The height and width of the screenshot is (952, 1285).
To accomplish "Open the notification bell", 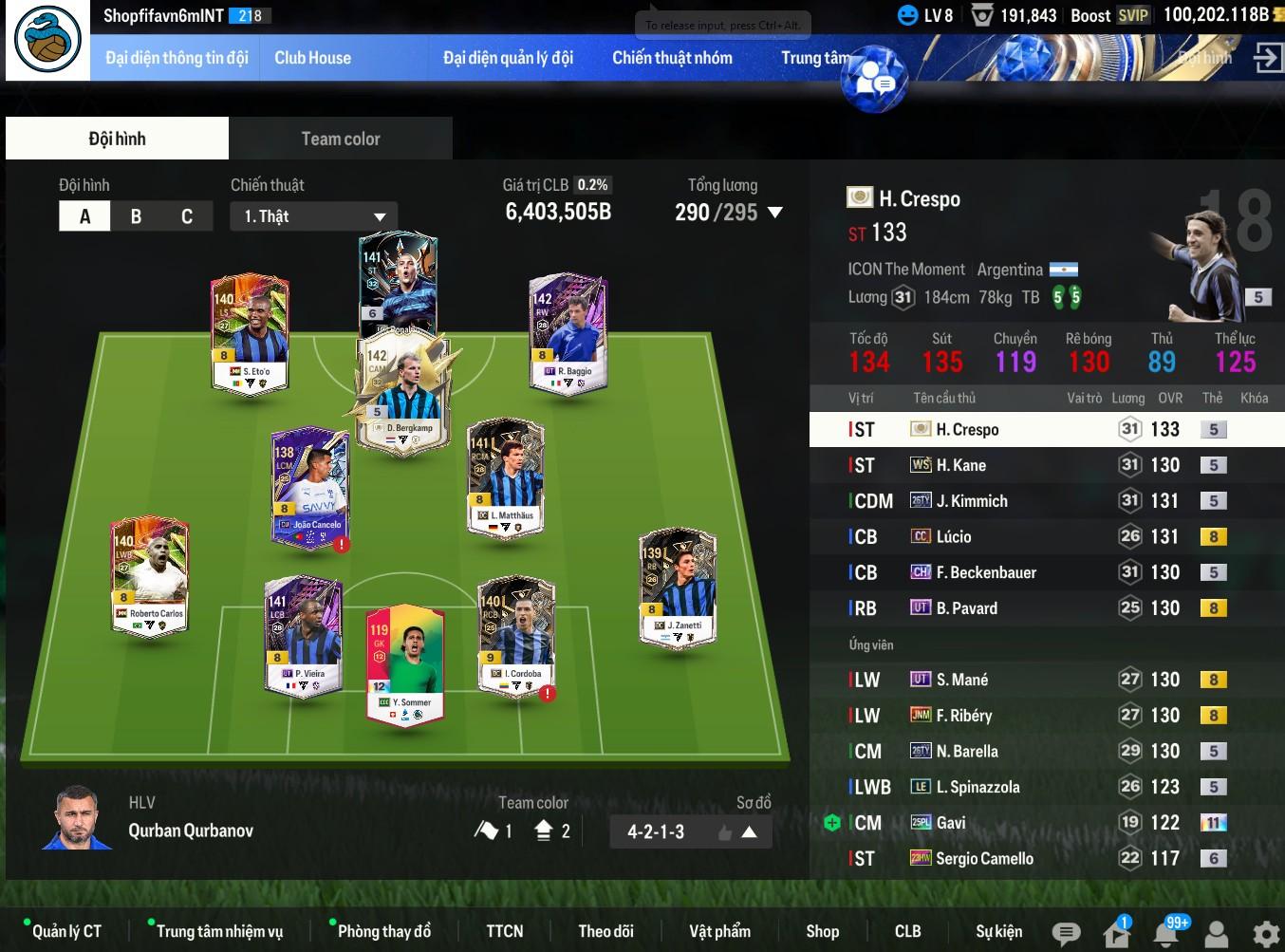I will (x=1166, y=933).
